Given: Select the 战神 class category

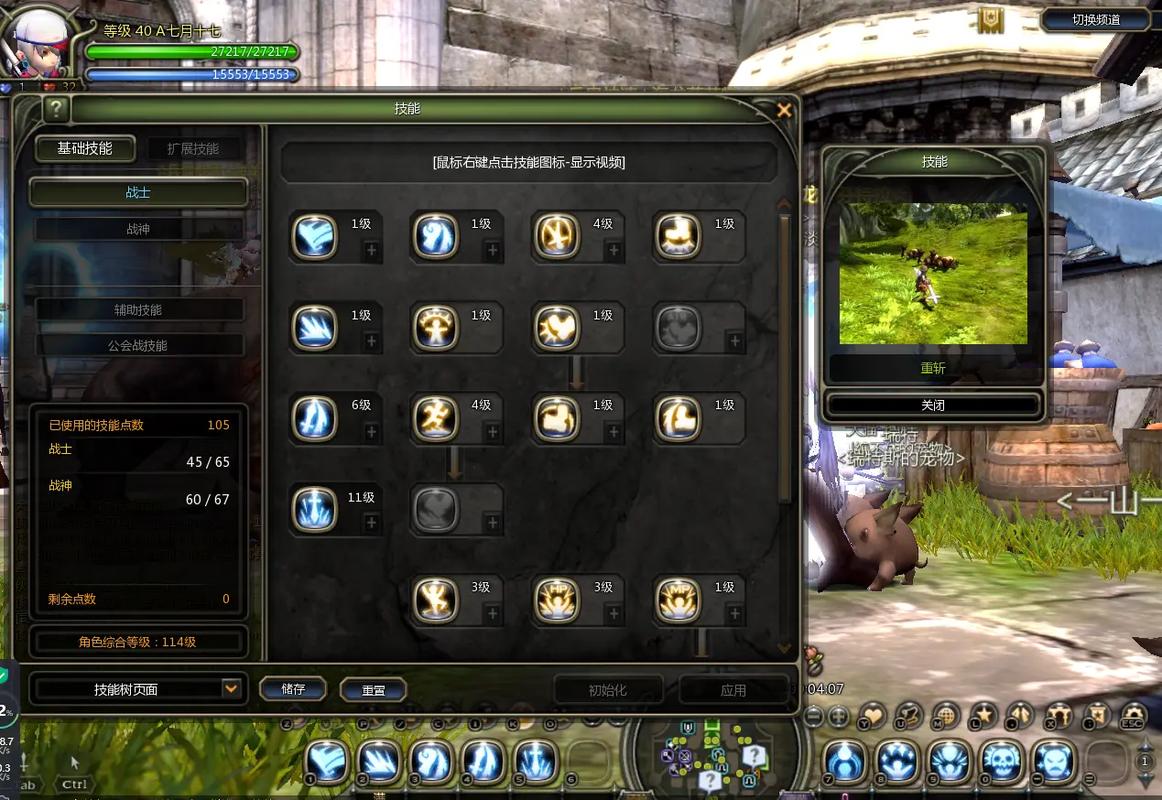Looking at the screenshot, I should pos(138,229).
